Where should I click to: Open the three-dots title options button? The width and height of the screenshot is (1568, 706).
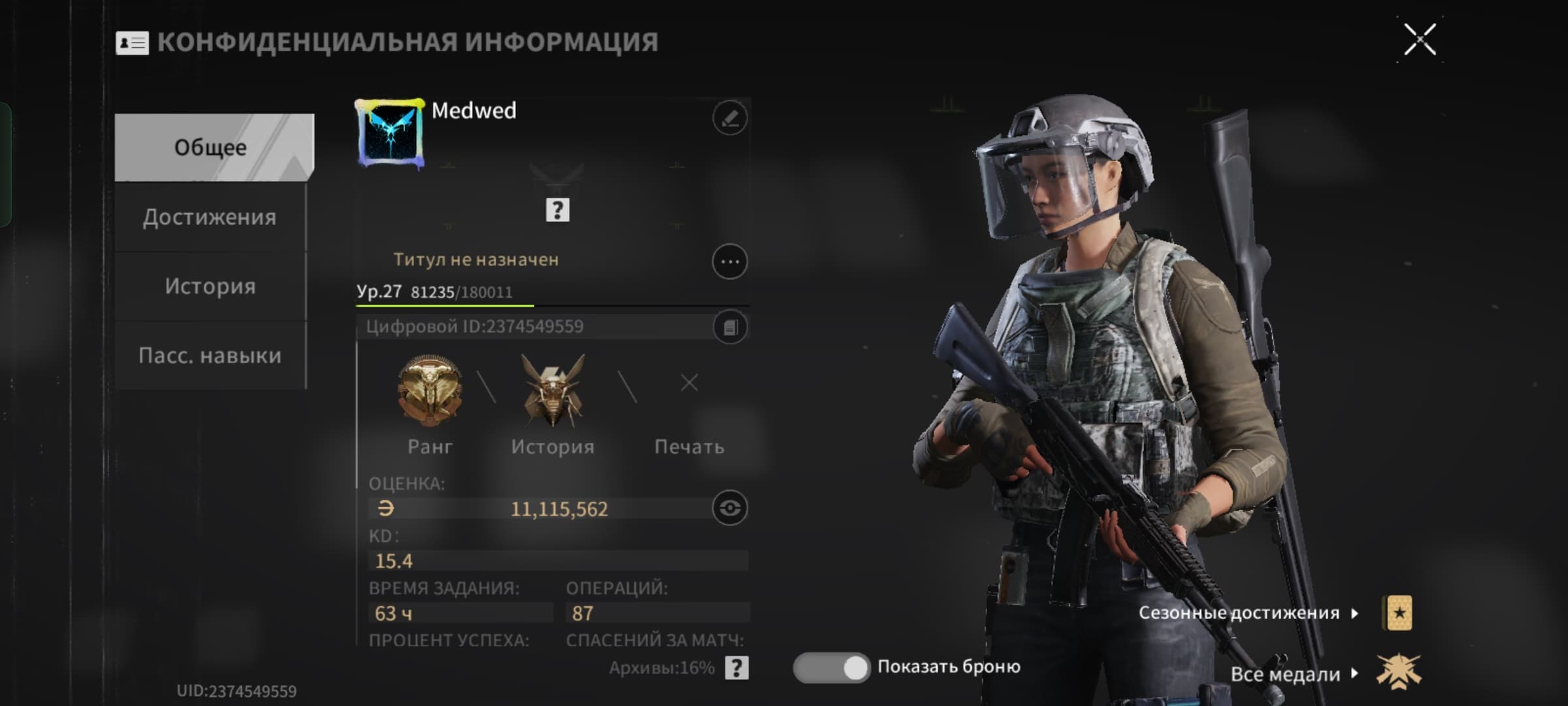click(x=729, y=262)
